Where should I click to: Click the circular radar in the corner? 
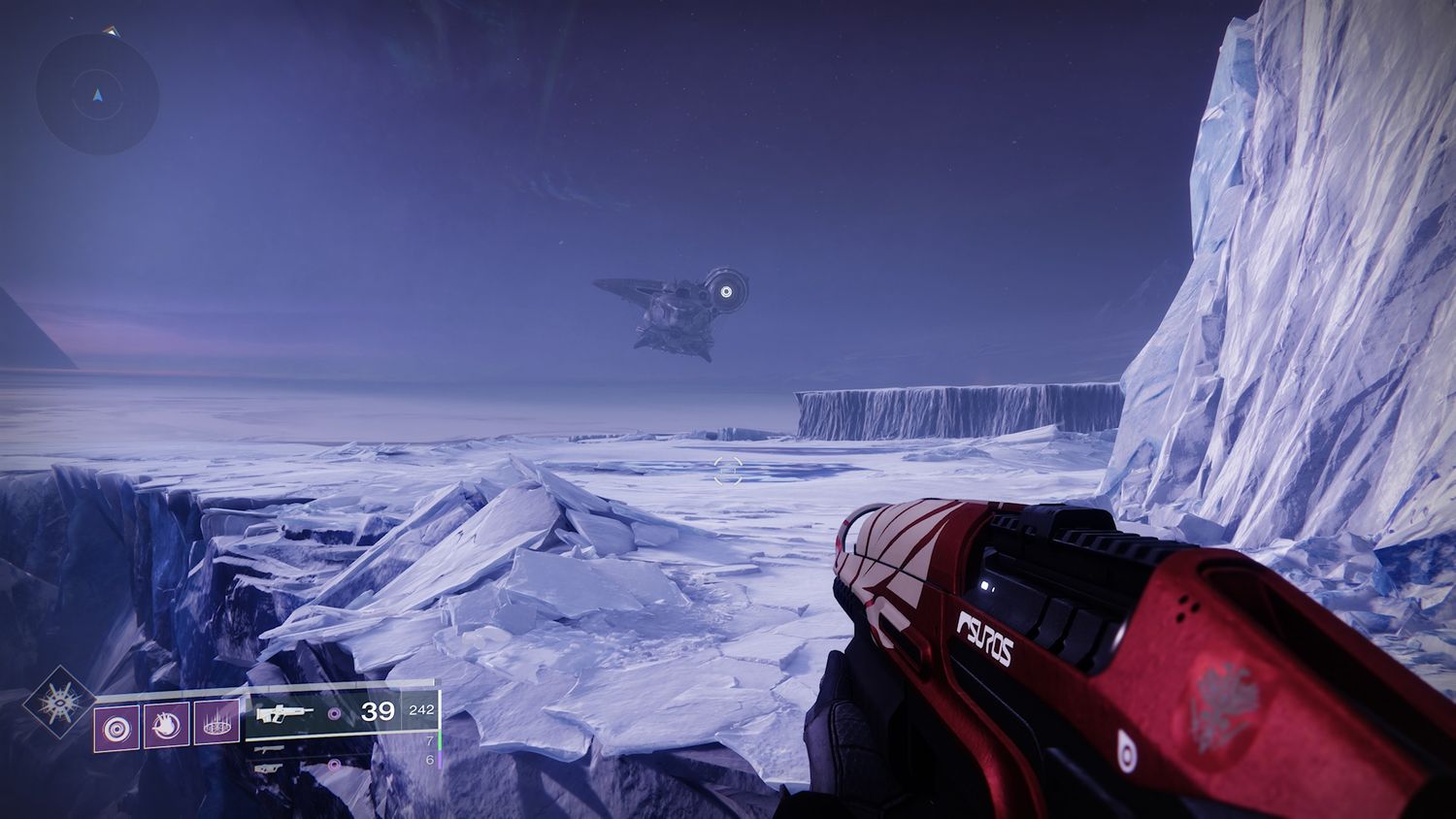(x=97, y=94)
